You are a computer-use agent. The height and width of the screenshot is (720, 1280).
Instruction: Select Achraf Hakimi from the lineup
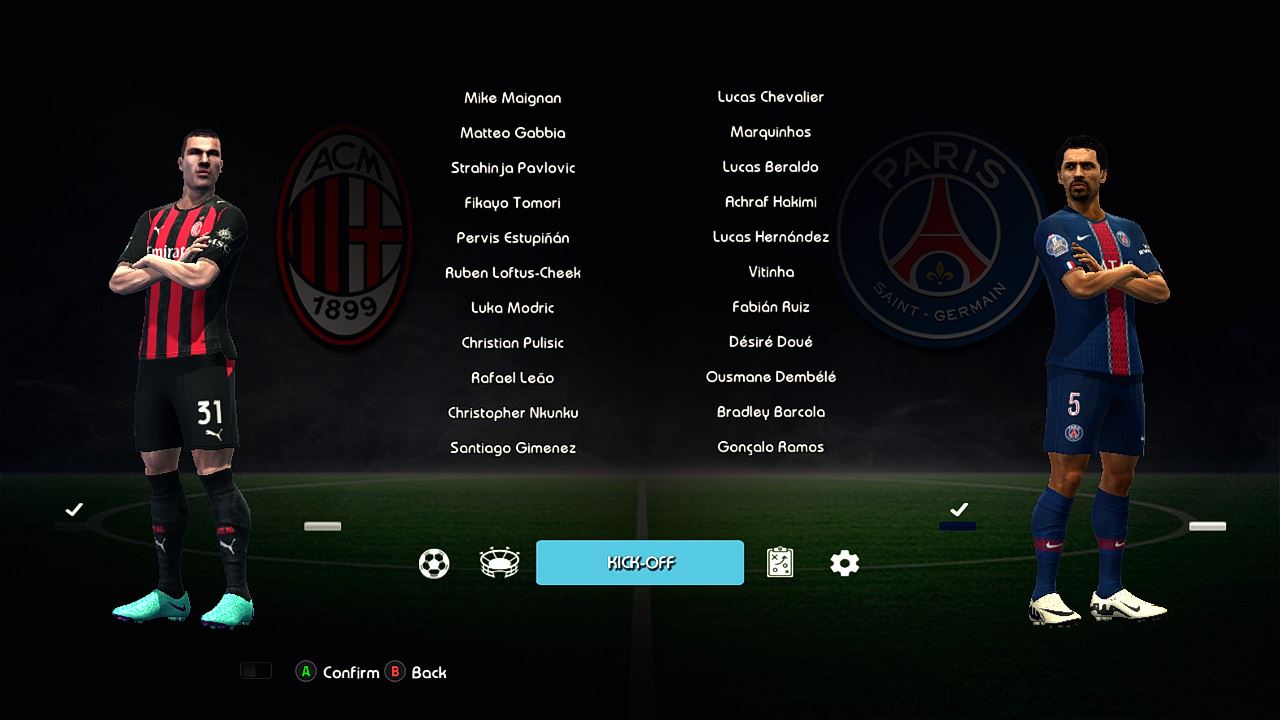[x=771, y=202]
